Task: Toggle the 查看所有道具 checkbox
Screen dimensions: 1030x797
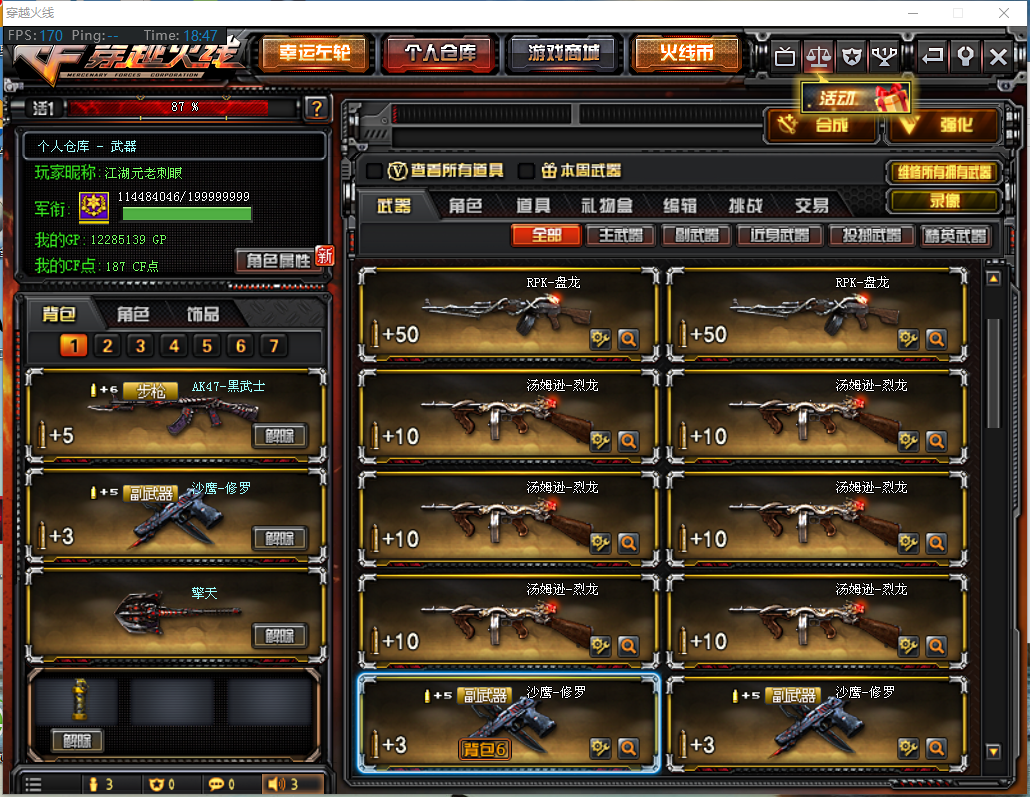Action: pyautogui.click(x=374, y=171)
